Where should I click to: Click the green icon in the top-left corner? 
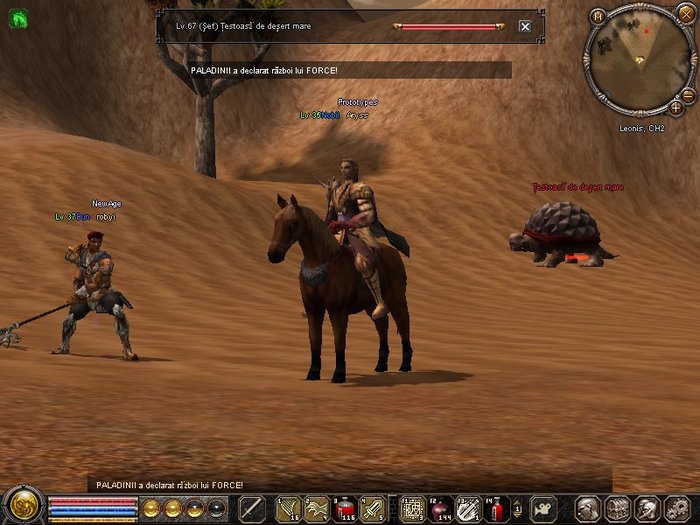[17, 17]
